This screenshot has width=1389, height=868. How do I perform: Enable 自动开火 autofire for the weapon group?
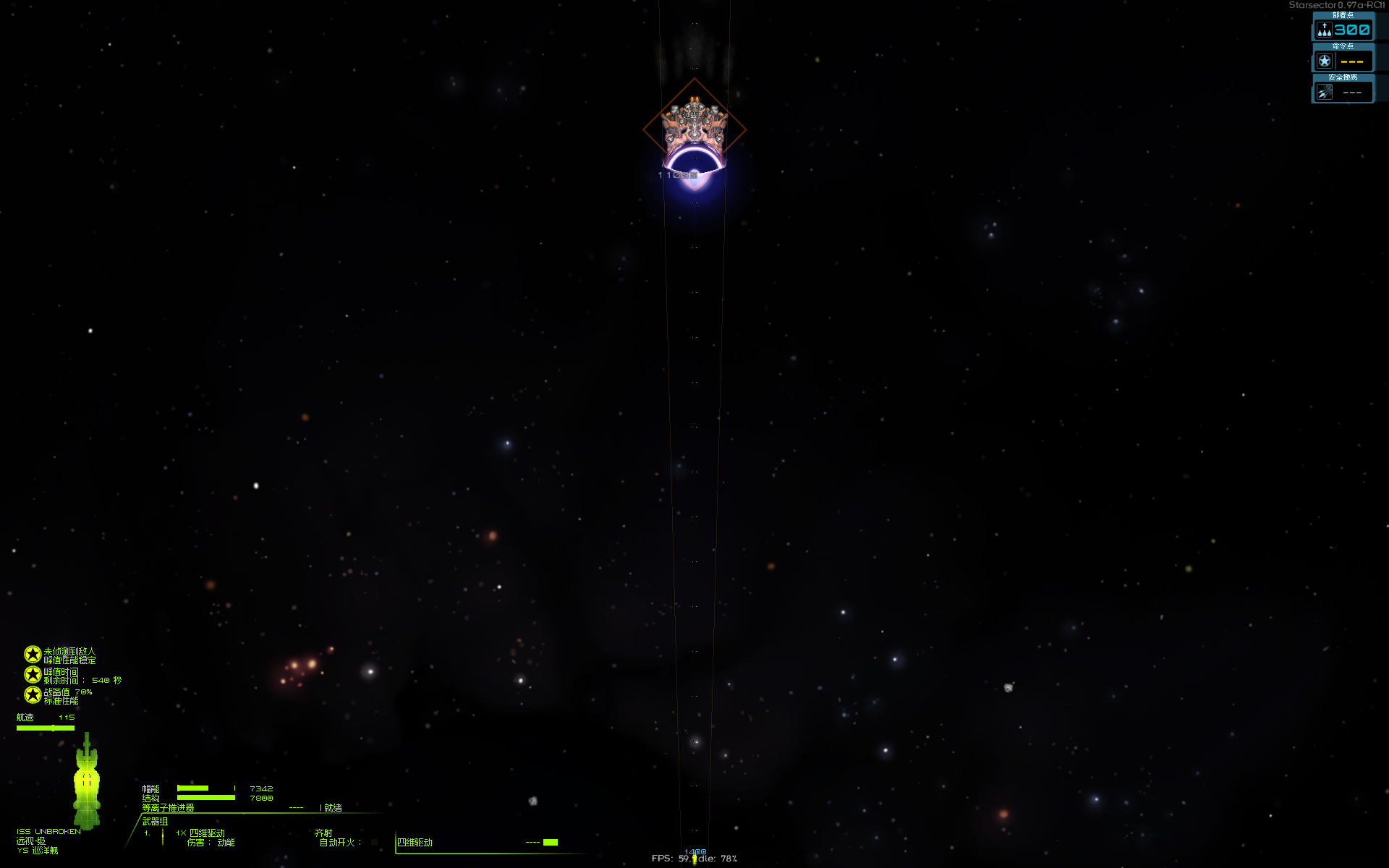[373, 843]
